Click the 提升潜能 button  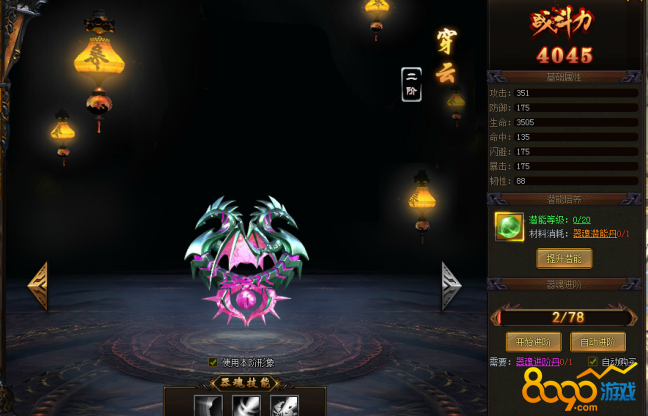(x=564, y=258)
